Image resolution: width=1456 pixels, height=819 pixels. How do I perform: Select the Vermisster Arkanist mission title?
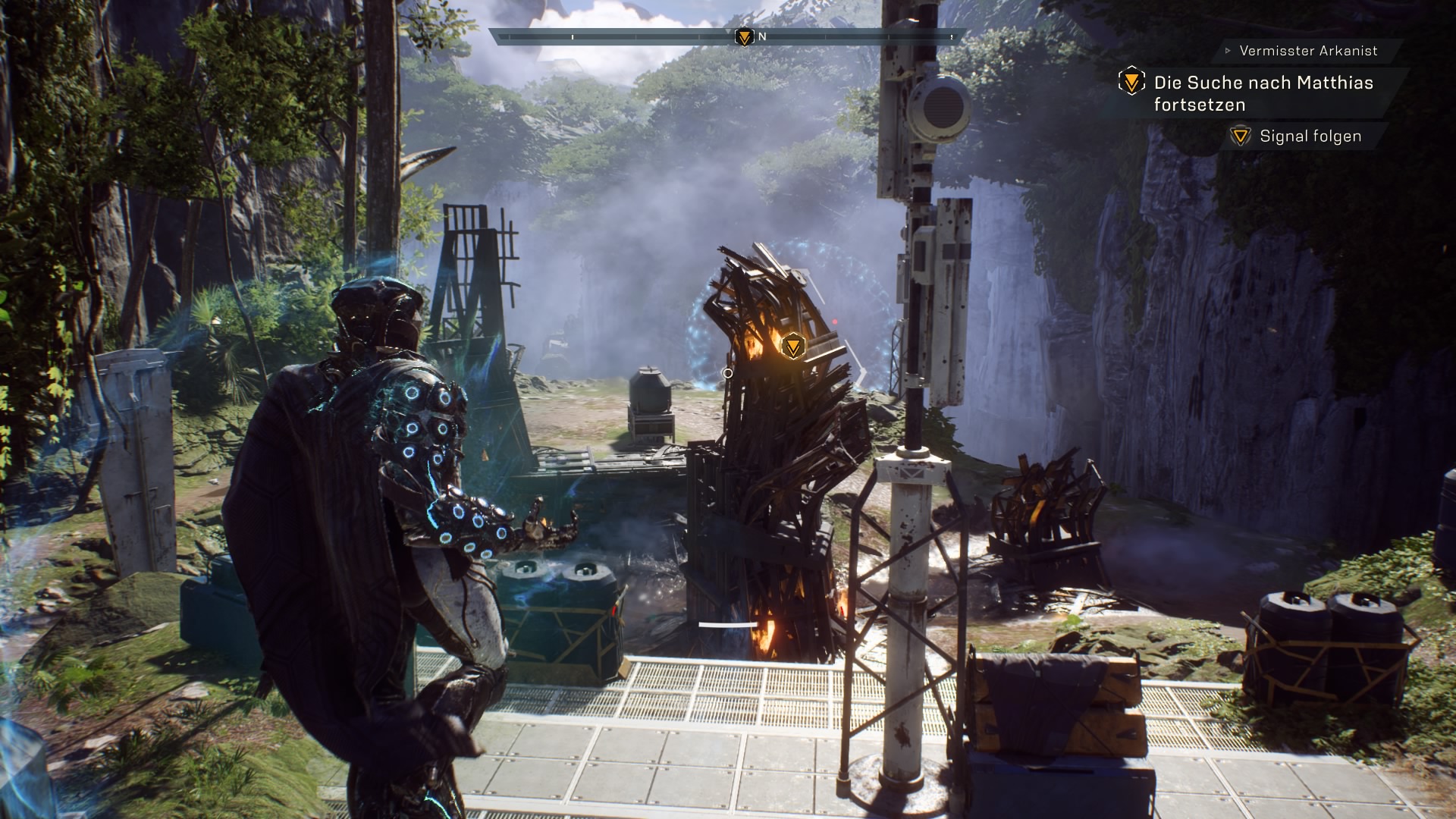1308,51
